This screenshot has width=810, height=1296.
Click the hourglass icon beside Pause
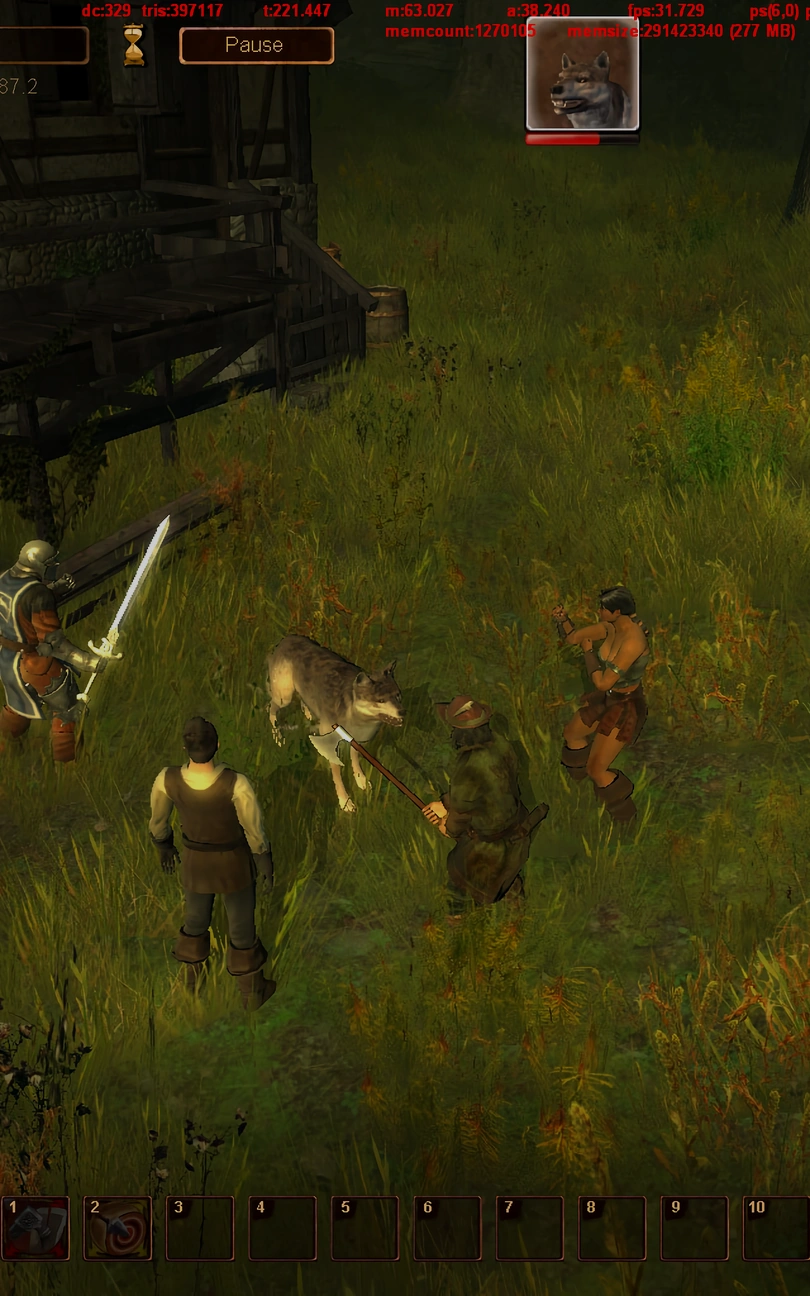(x=134, y=46)
